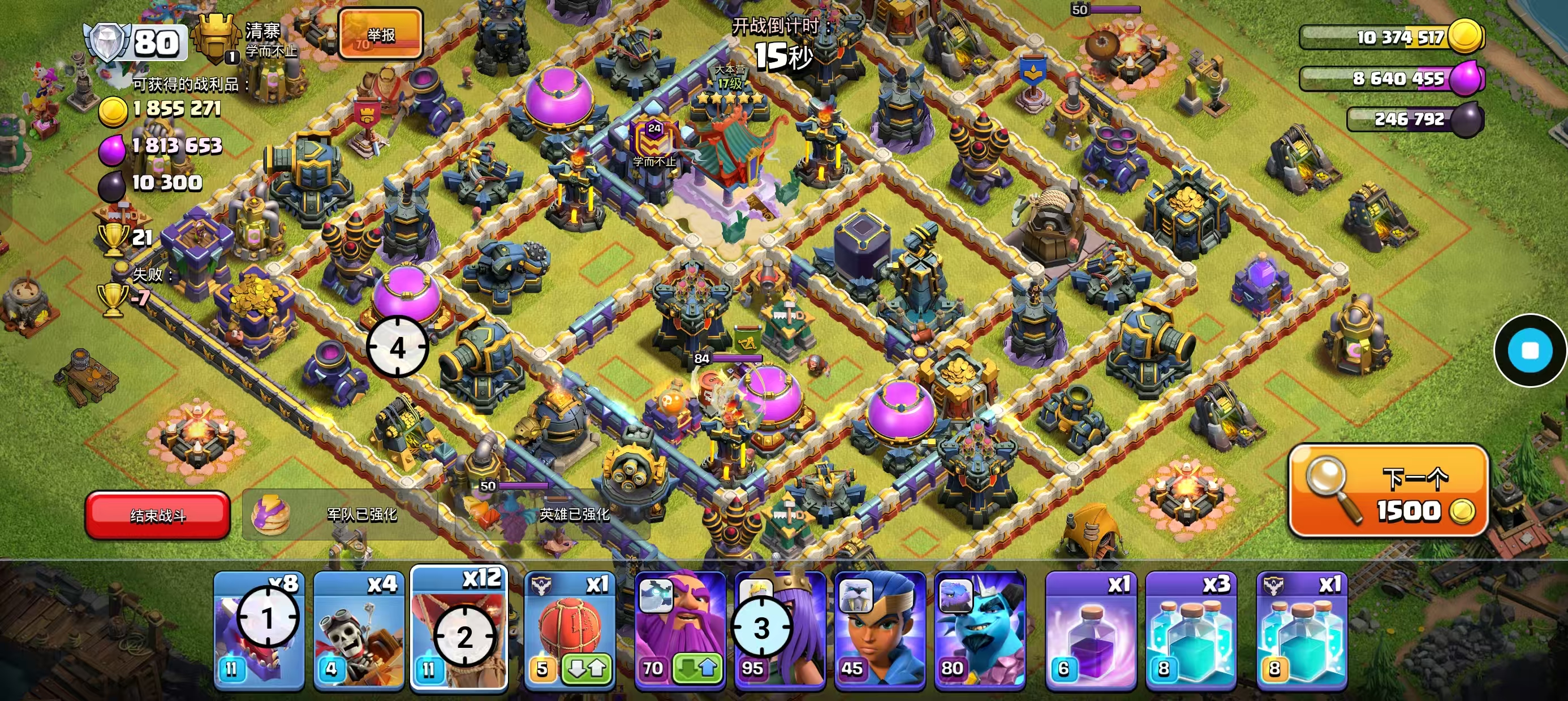Swap the siege machine using green arrows
This screenshot has width=1568, height=701.
[585, 669]
